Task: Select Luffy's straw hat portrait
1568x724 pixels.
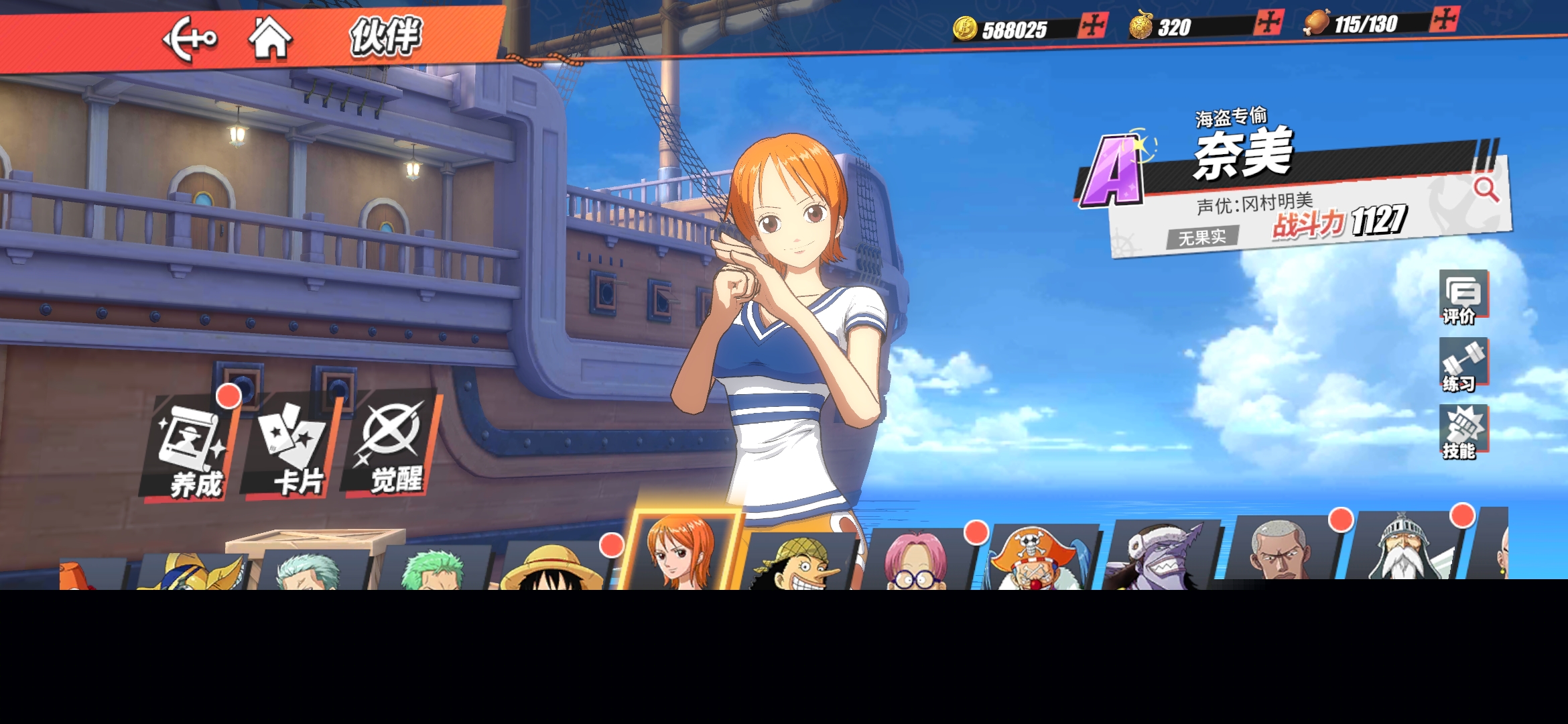Action: click(x=553, y=566)
